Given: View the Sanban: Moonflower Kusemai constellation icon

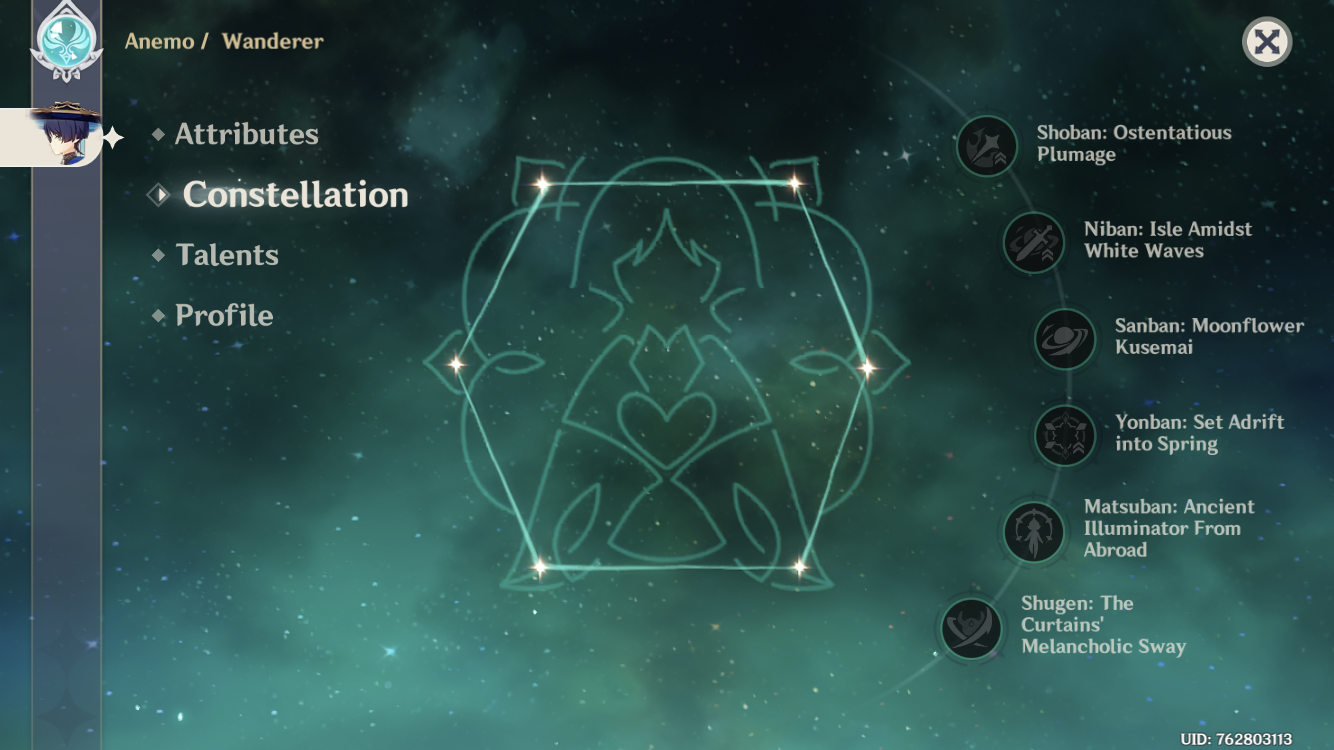Looking at the screenshot, I should [x=1064, y=339].
